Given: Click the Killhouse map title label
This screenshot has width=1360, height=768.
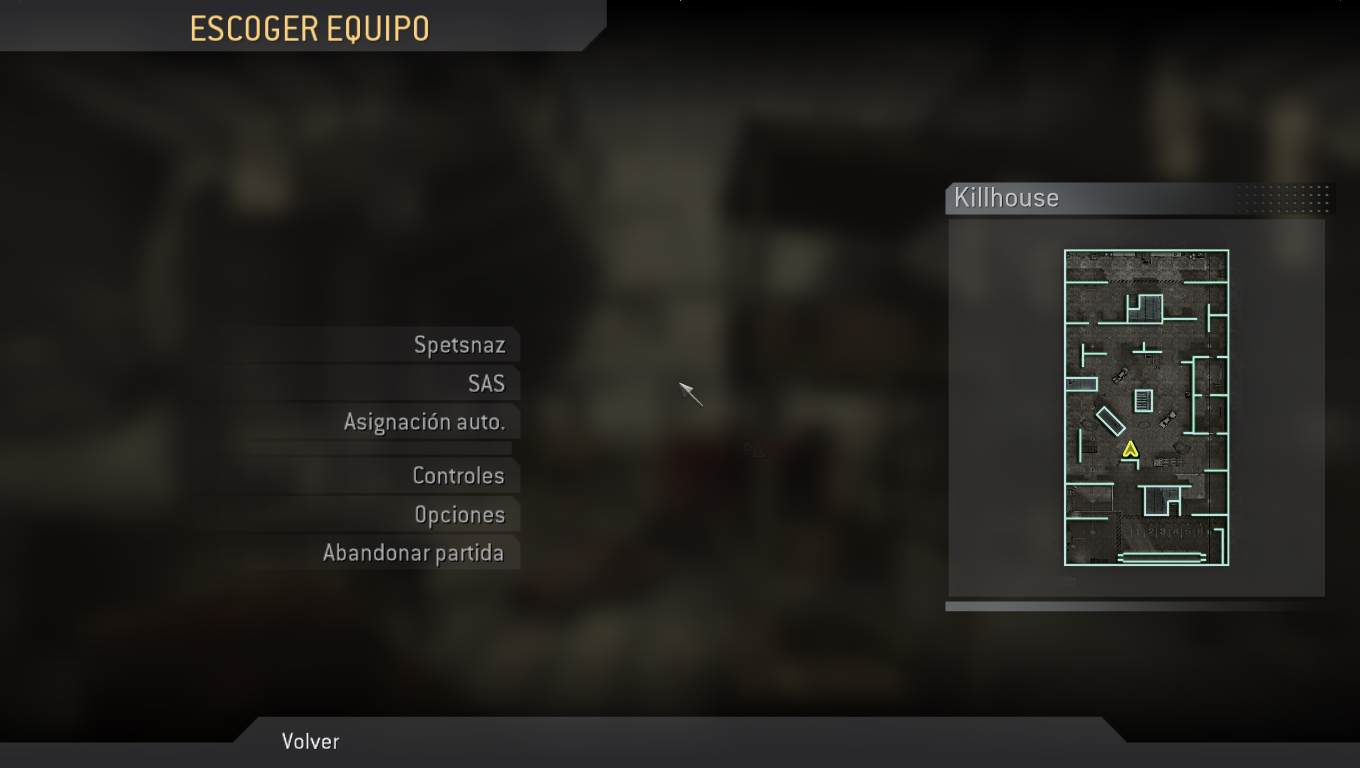Looking at the screenshot, I should 1006,198.
